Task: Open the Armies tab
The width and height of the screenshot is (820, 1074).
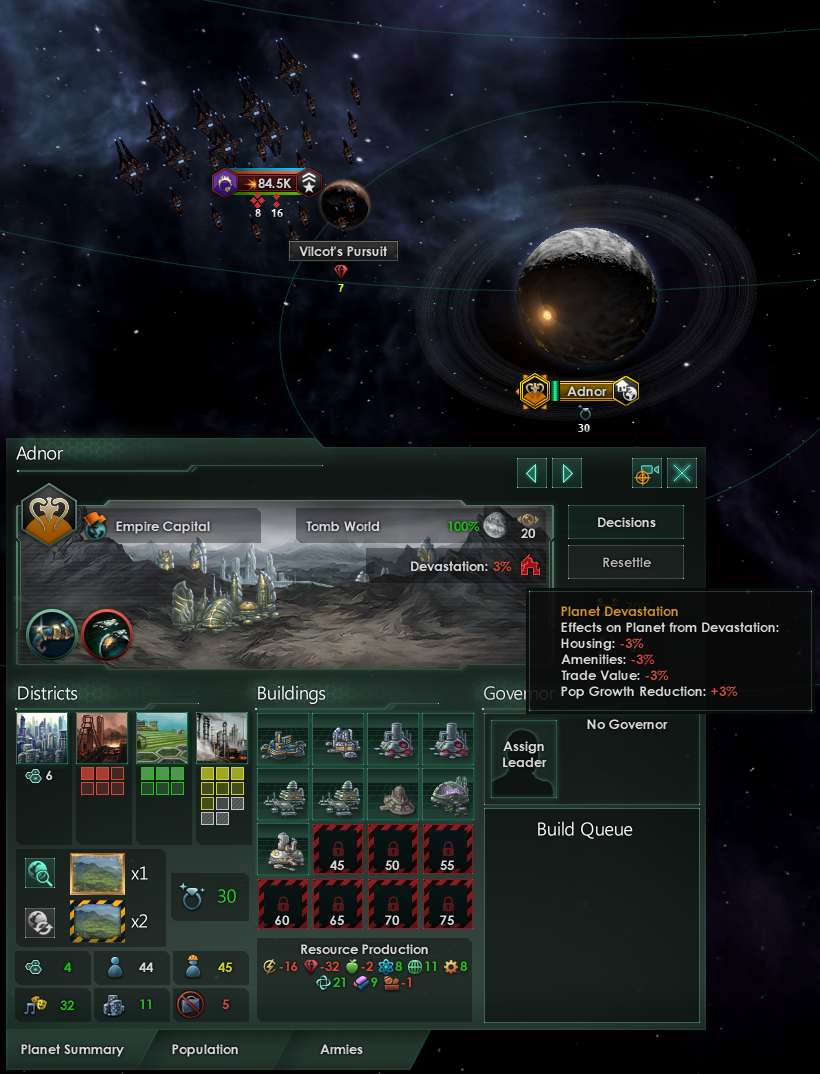Action: coord(341,1049)
